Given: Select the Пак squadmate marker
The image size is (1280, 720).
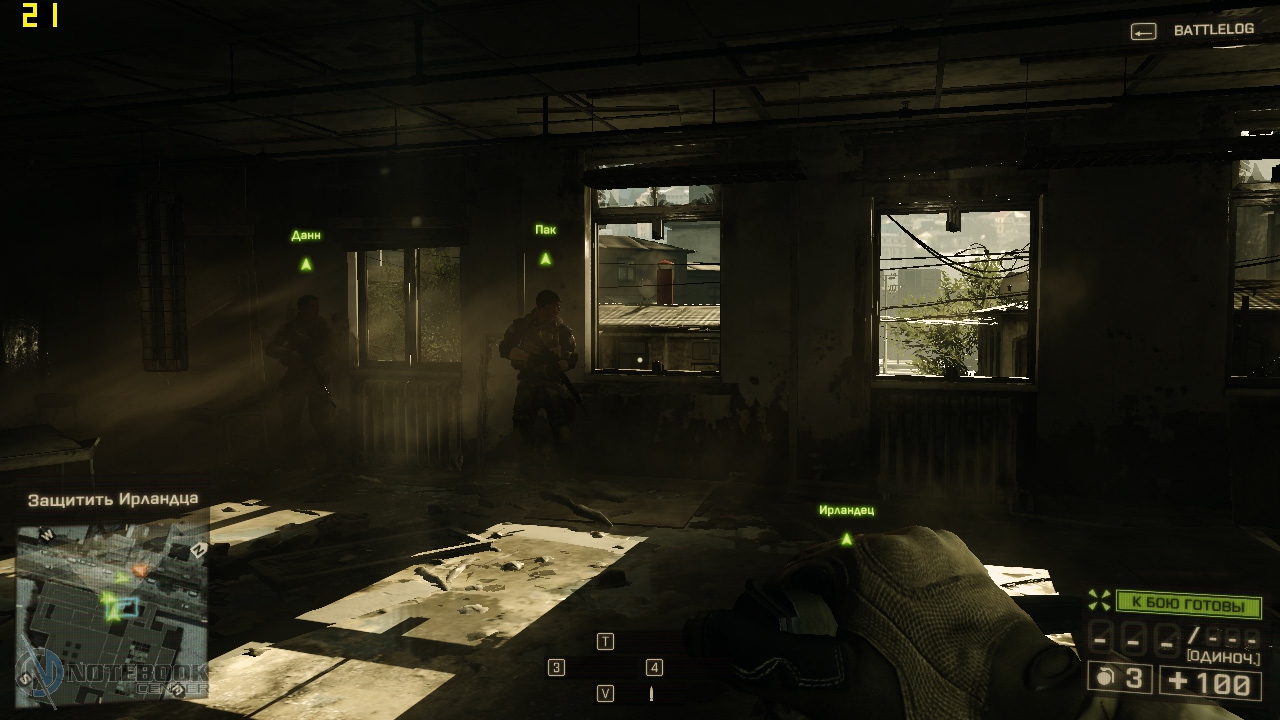Looking at the screenshot, I should (545, 258).
